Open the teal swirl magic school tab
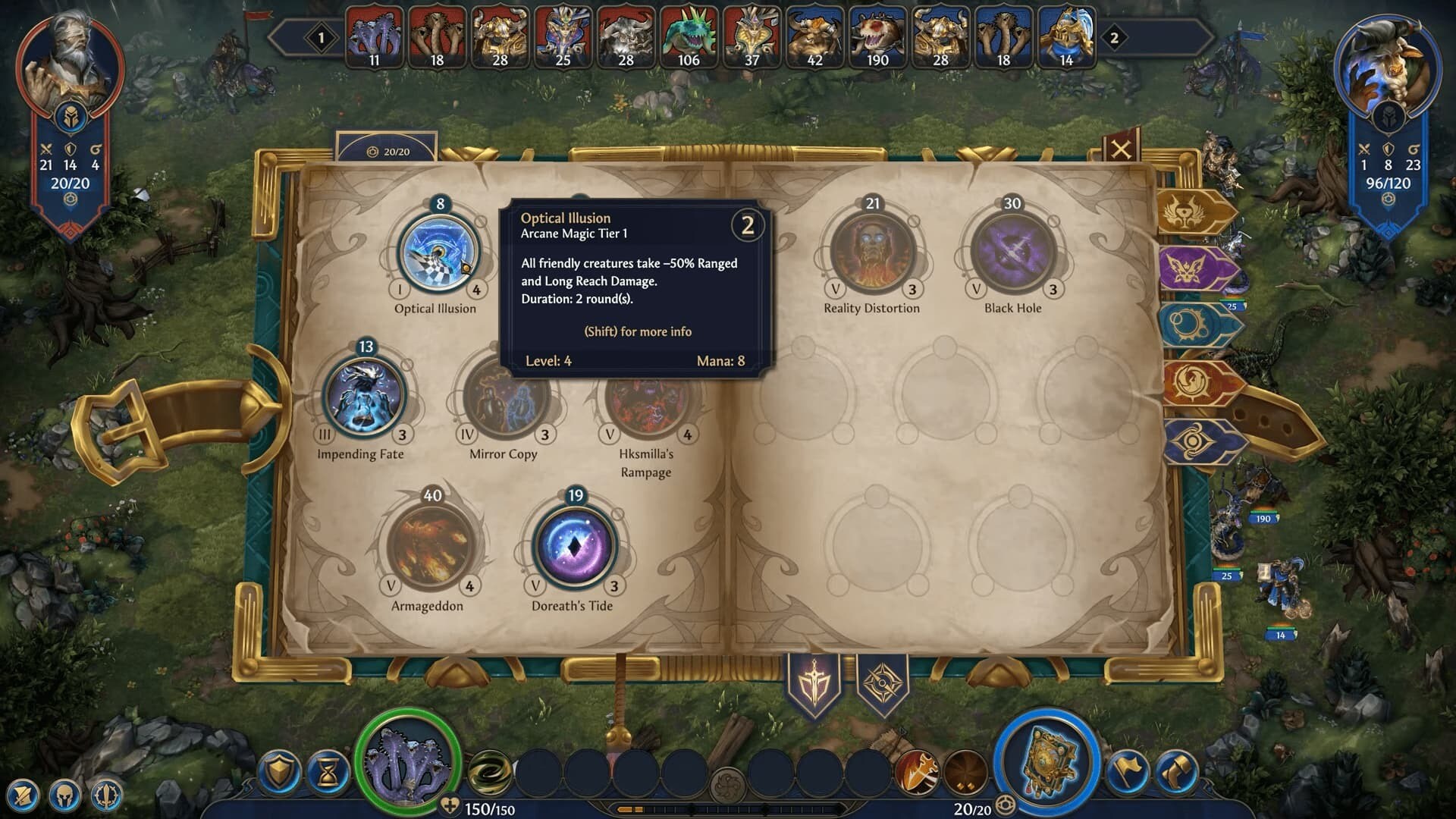 coord(1195,326)
